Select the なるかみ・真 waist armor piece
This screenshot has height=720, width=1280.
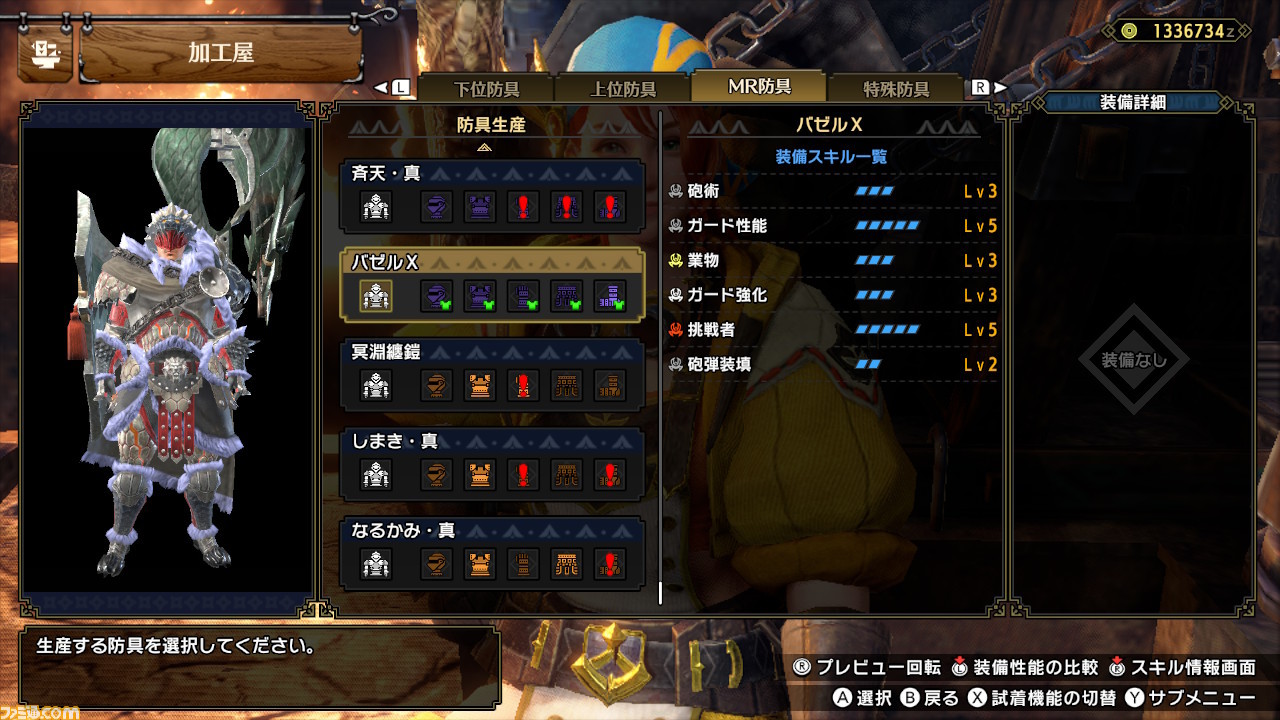click(567, 565)
